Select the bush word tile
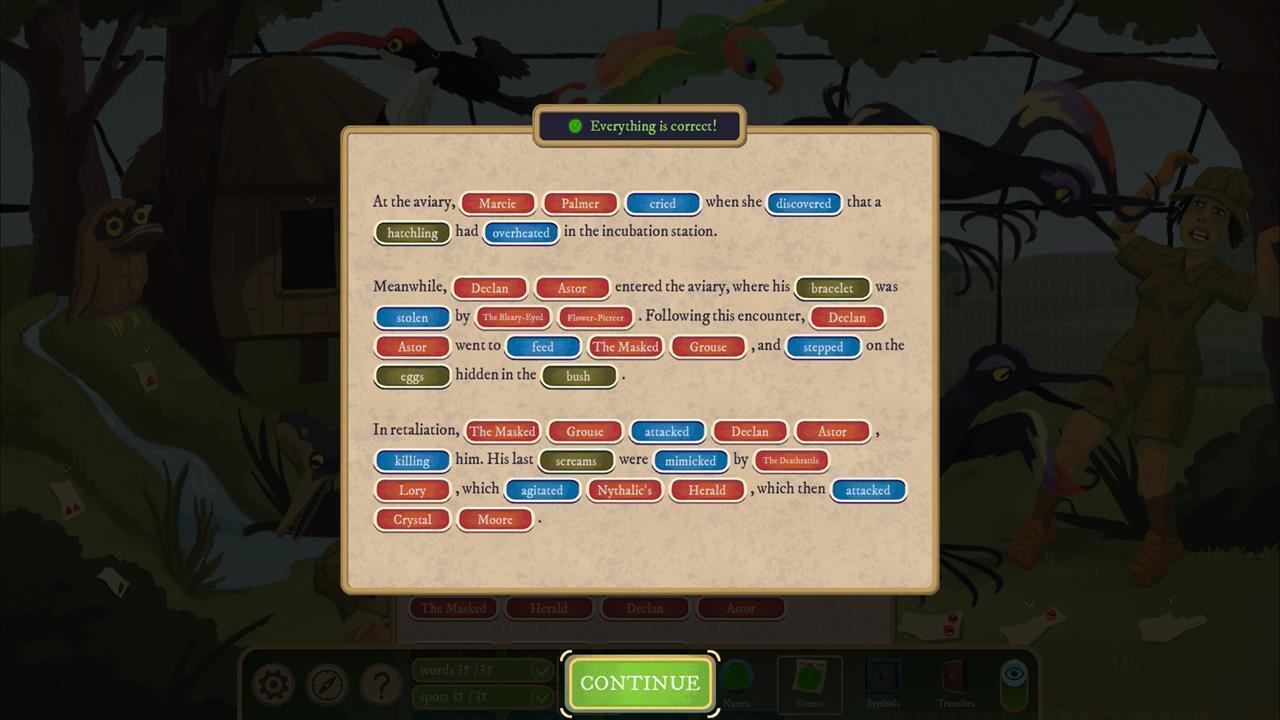 [x=580, y=376]
